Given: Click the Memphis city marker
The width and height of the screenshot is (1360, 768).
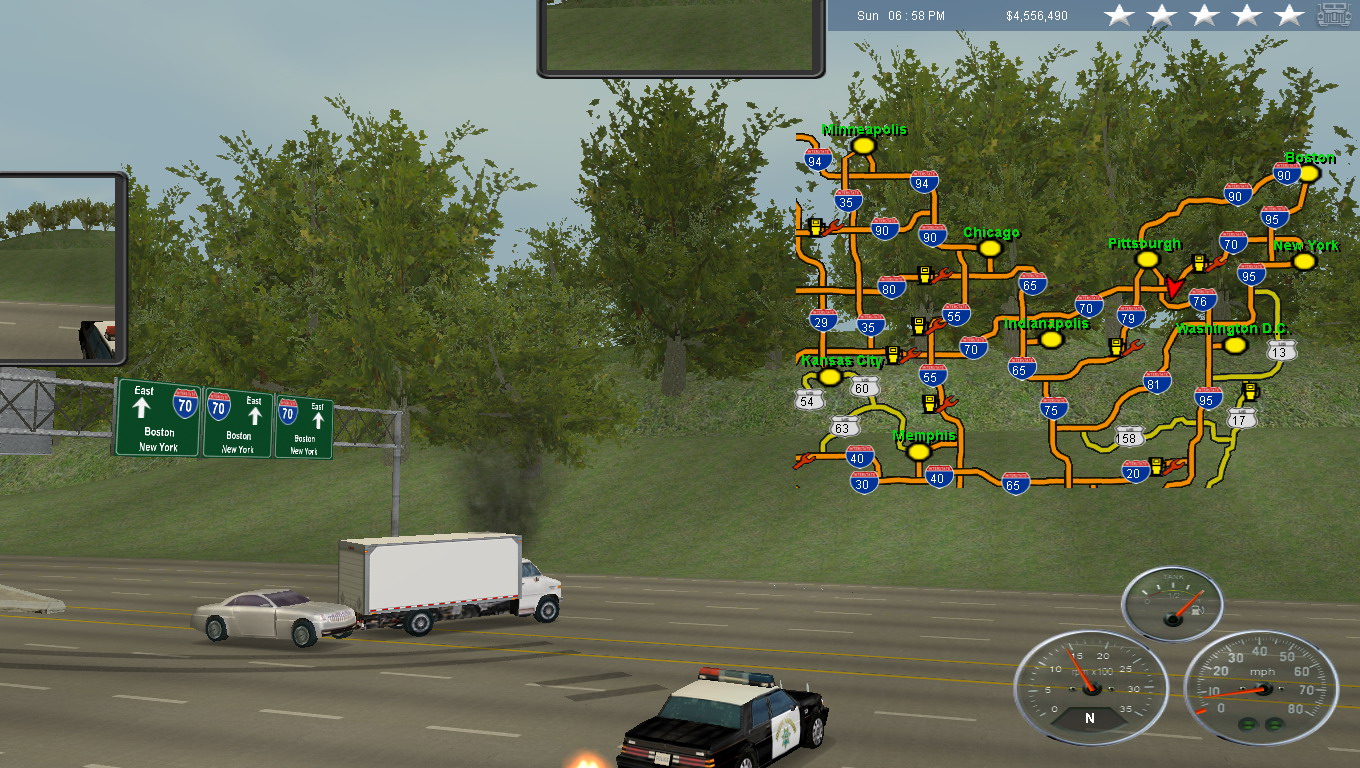Looking at the screenshot, I should pos(919,452).
